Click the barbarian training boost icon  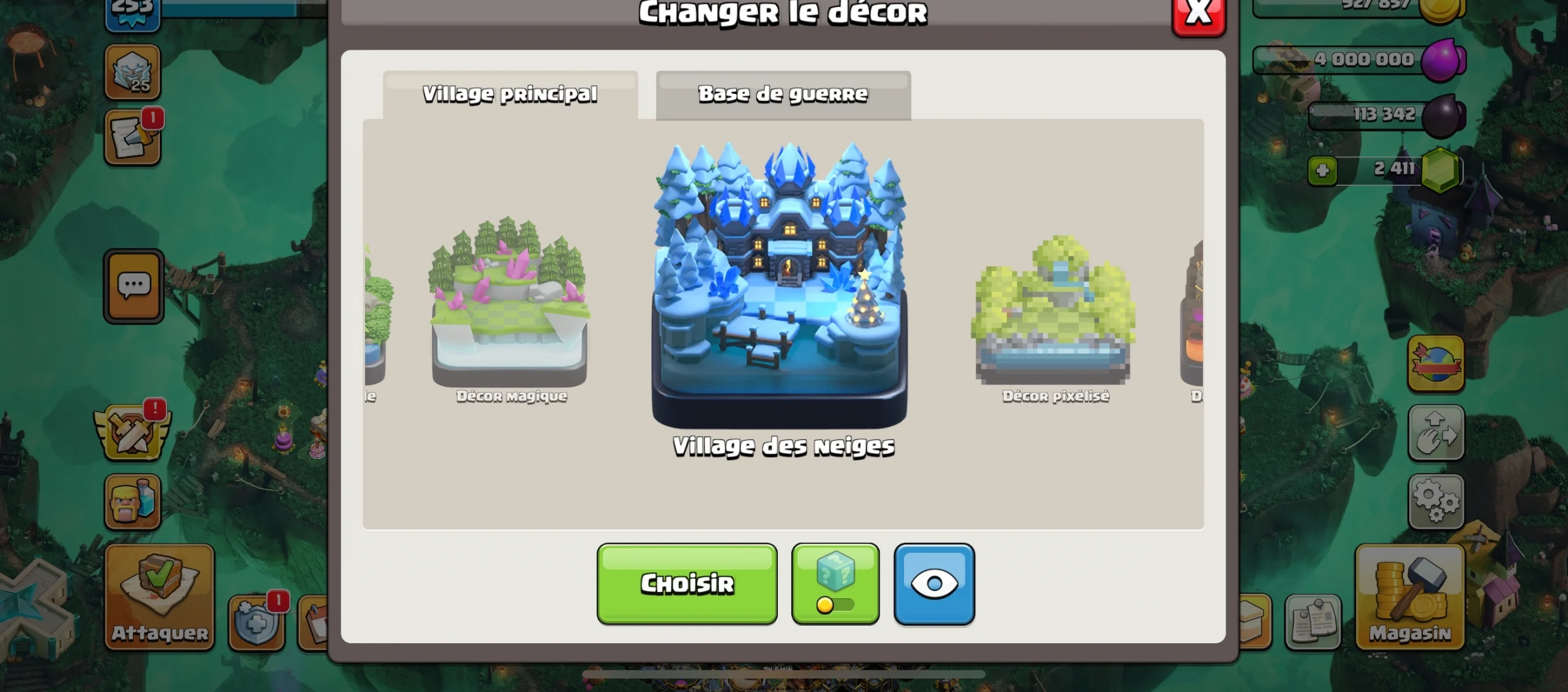pos(134,503)
